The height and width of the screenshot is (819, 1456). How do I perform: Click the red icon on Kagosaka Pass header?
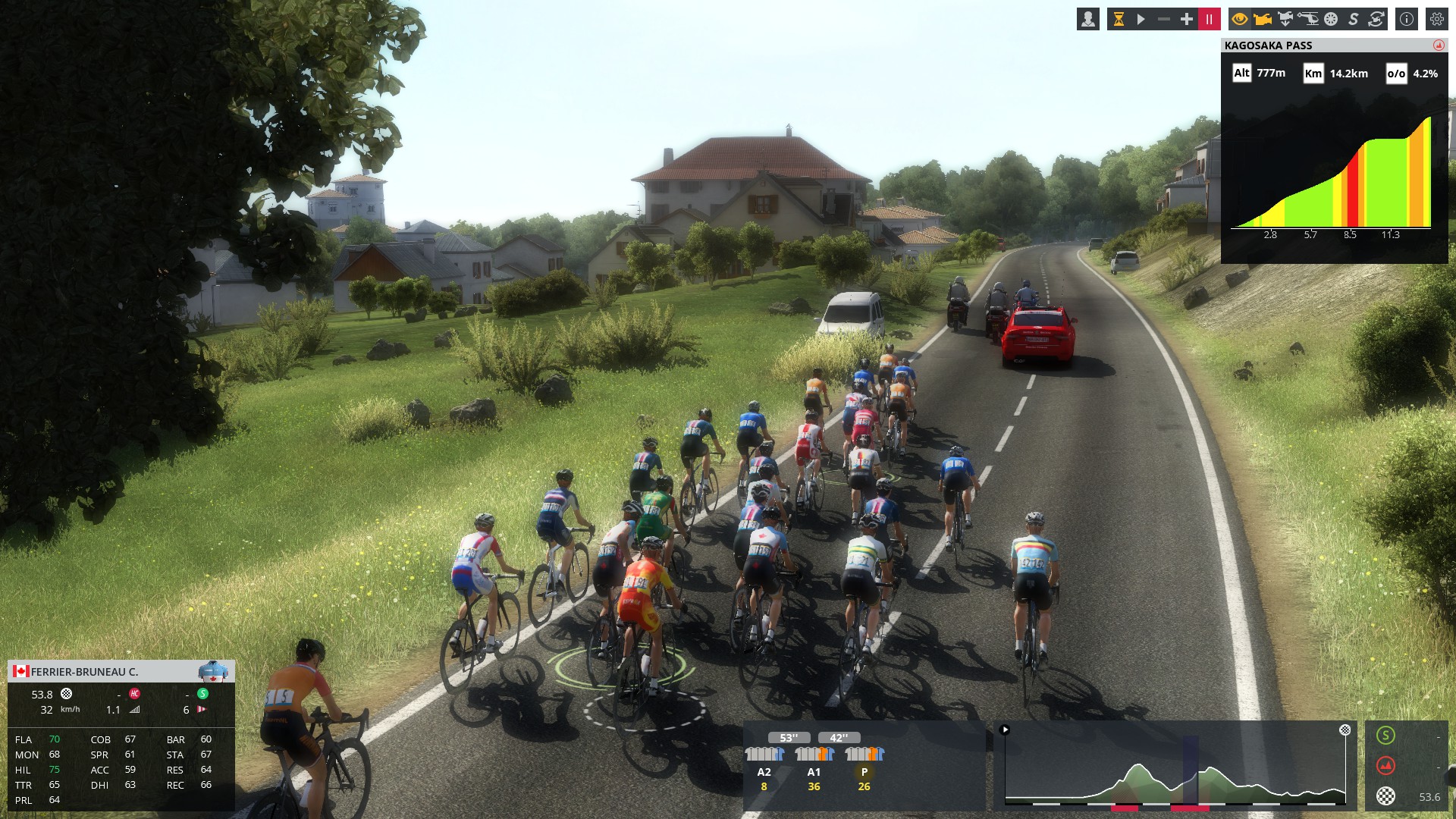pyautogui.click(x=1439, y=45)
